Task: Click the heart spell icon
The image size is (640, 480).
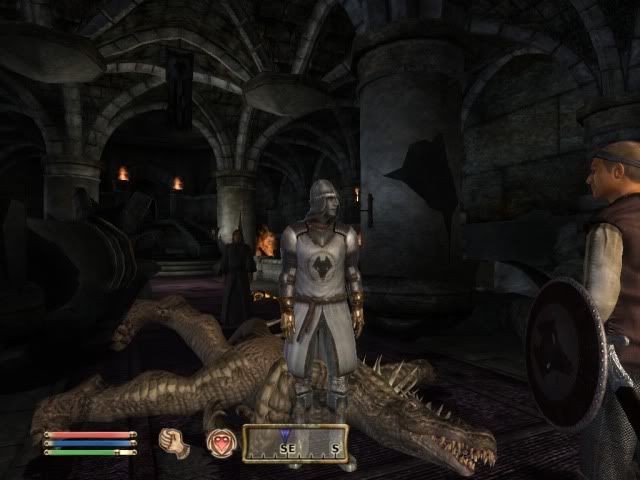Action: [x=221, y=443]
